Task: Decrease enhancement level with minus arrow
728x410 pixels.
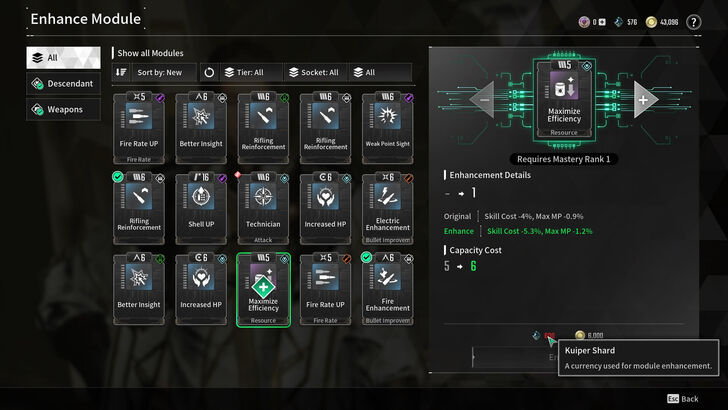Action: [x=485, y=99]
